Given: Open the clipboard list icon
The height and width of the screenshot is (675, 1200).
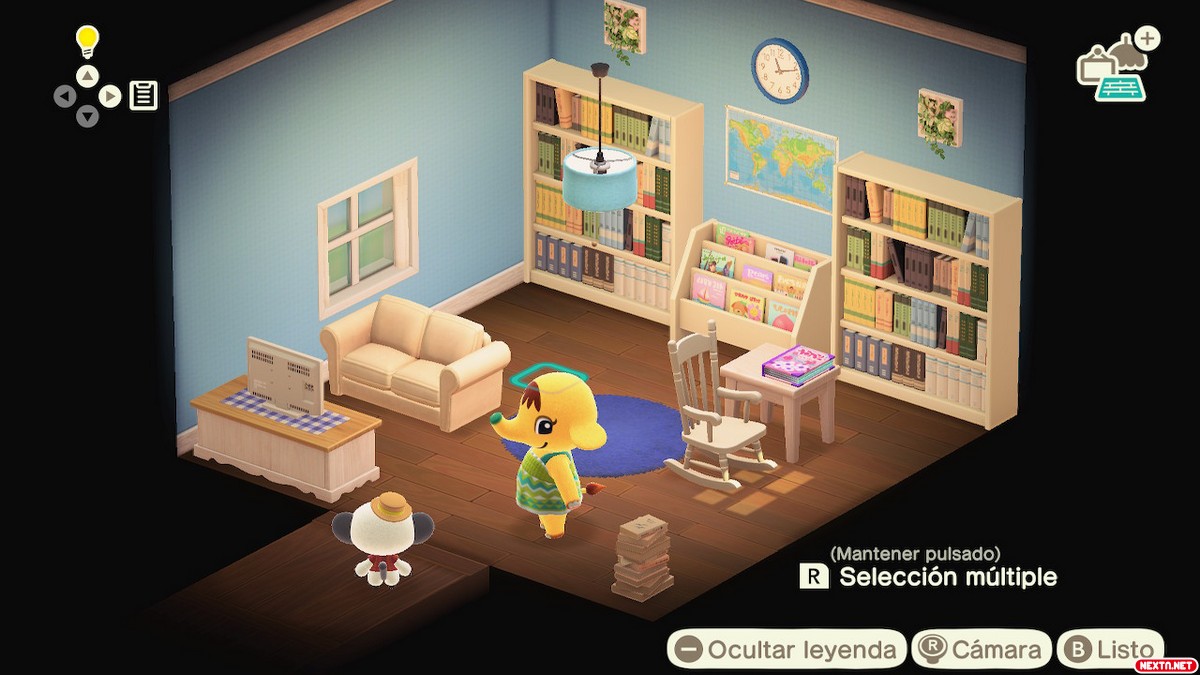Looking at the screenshot, I should [x=143, y=96].
